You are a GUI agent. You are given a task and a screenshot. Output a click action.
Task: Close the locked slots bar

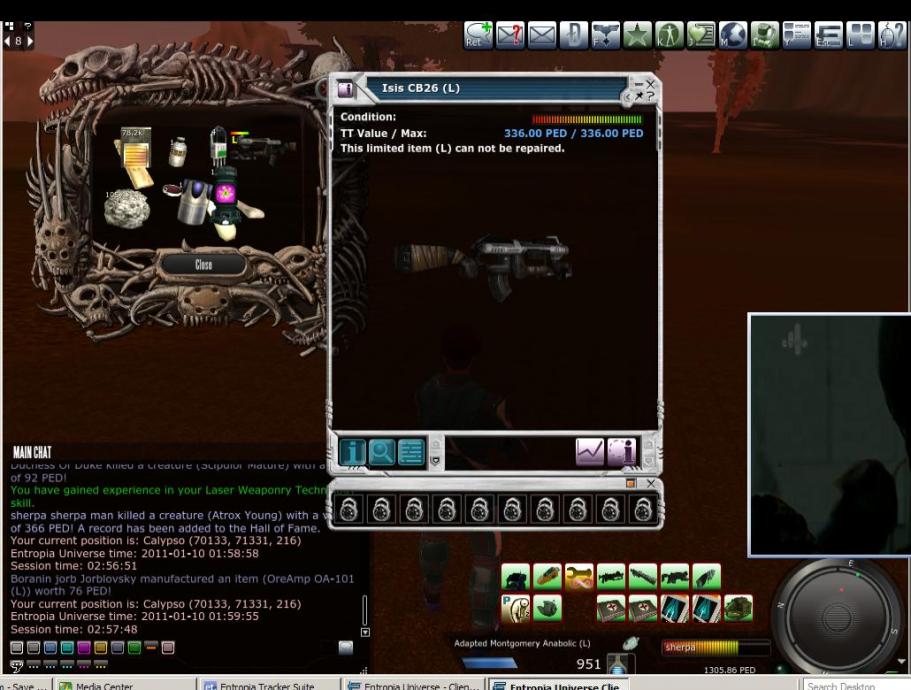click(x=651, y=484)
